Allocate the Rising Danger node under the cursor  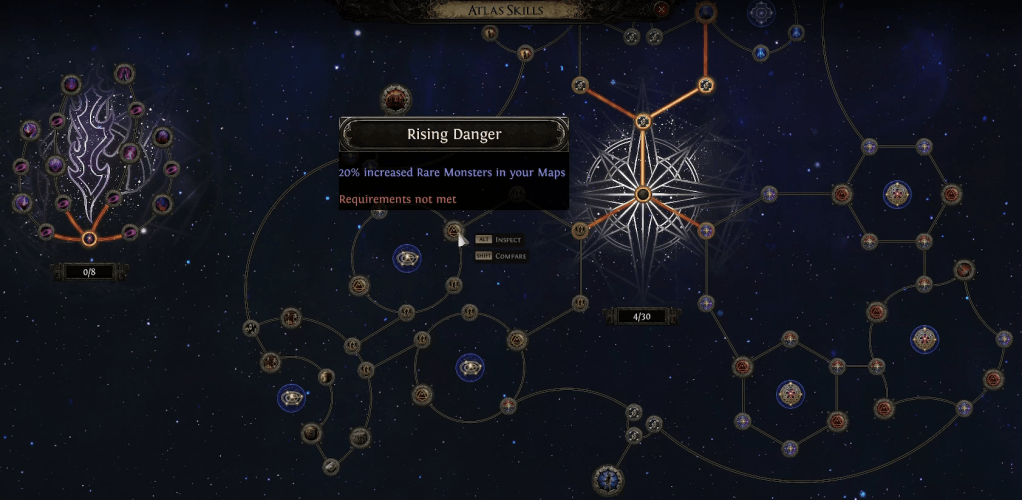[453, 233]
